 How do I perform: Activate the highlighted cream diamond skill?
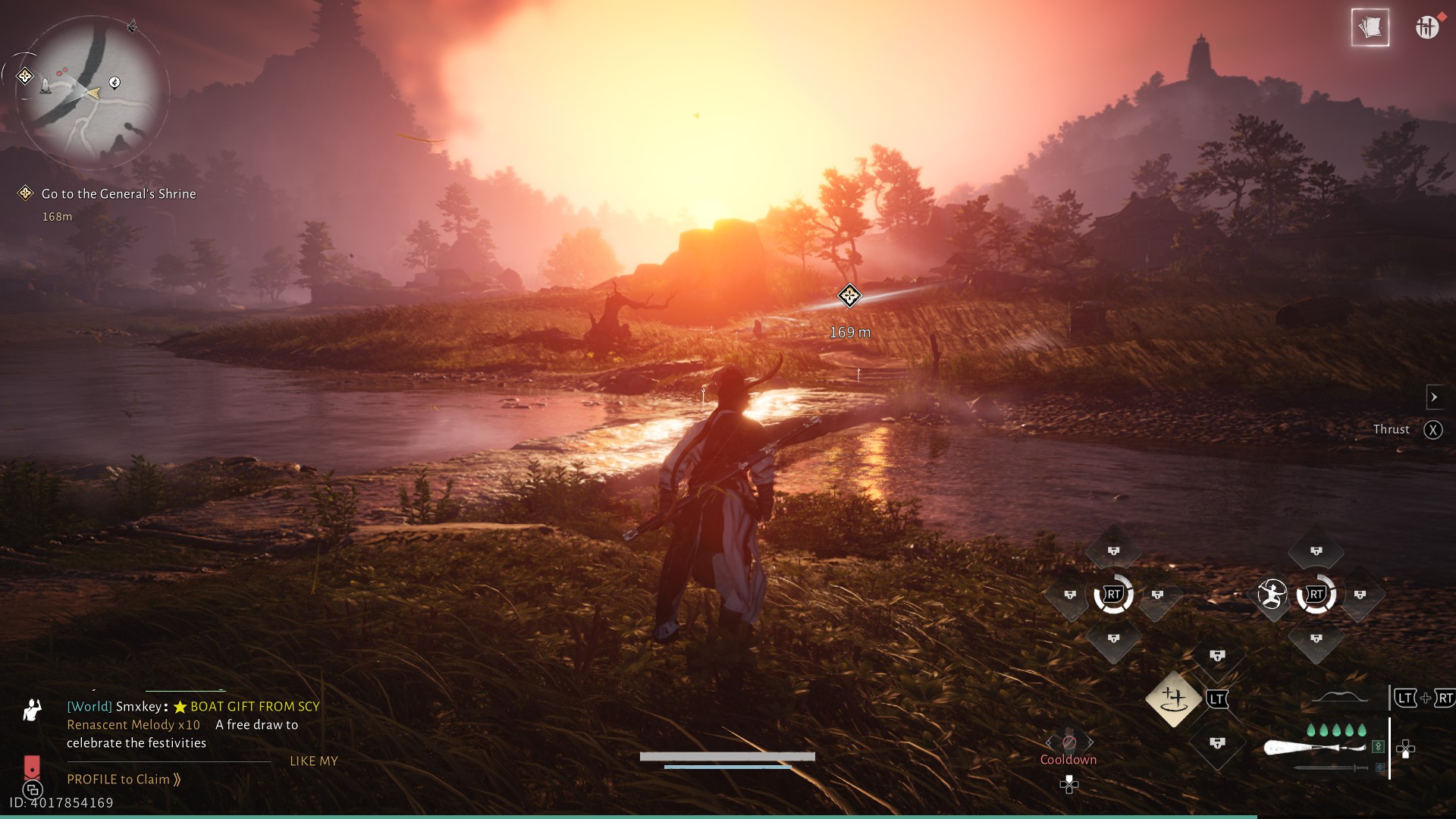tap(1173, 698)
